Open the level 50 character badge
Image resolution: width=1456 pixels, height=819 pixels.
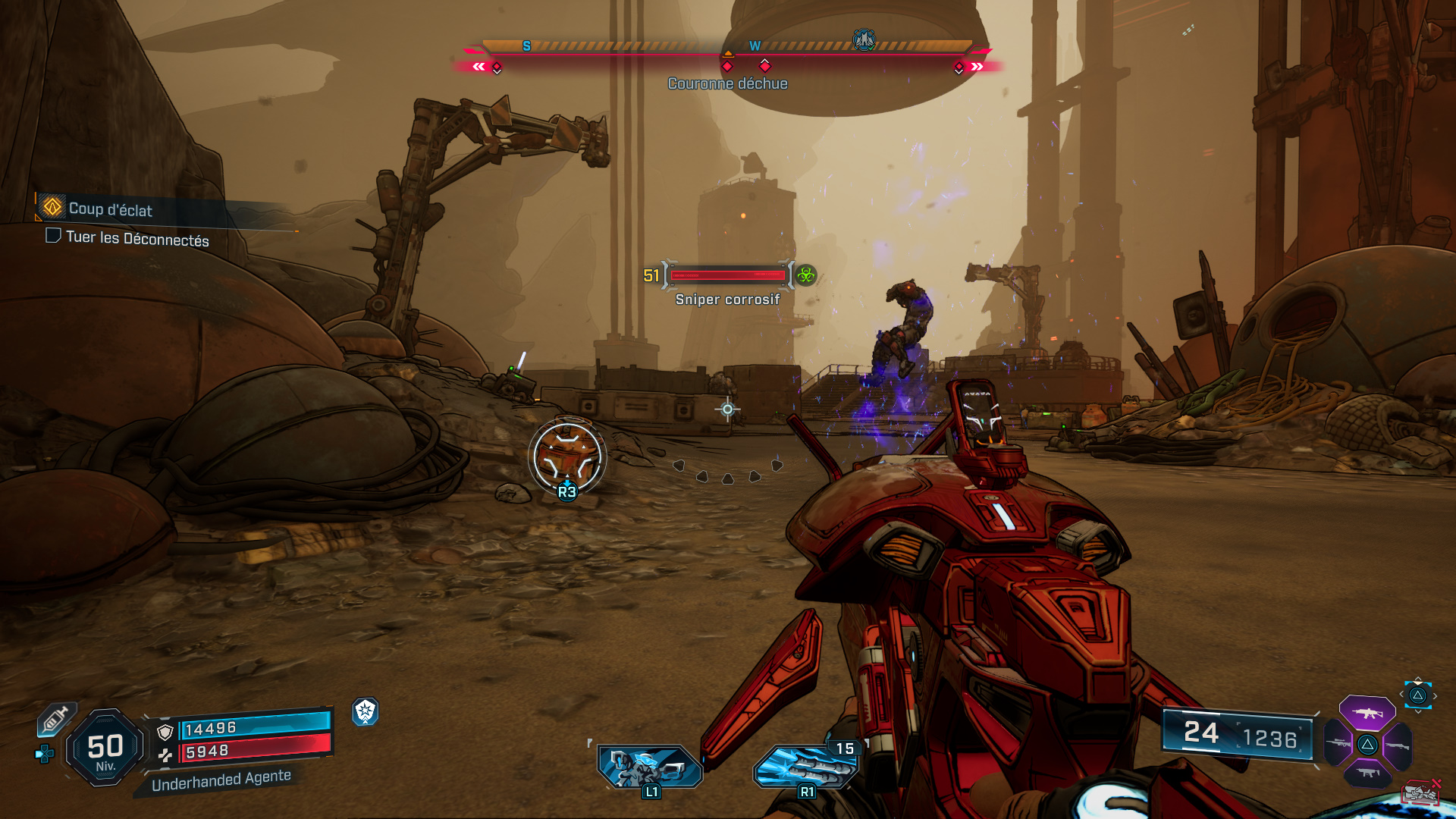click(105, 748)
